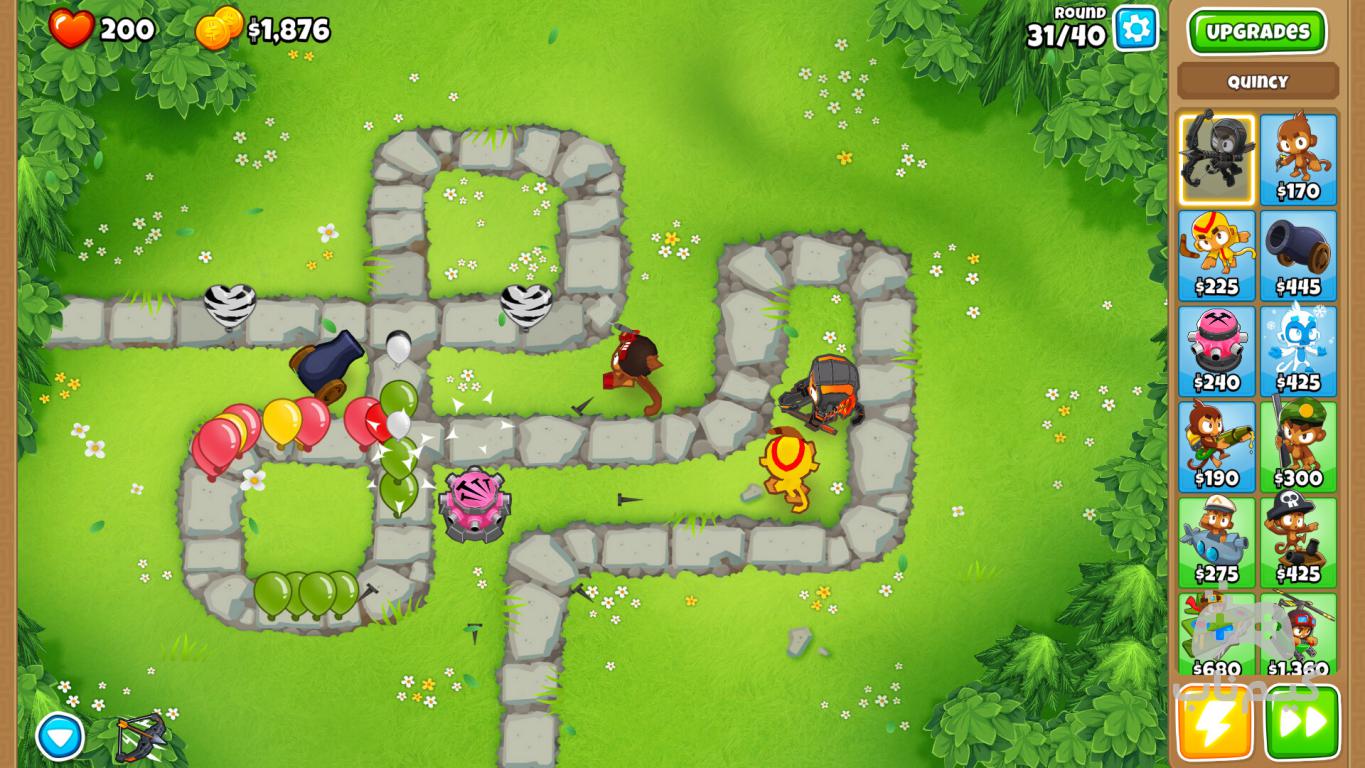
Task: Select the Bomb Shooter cannon for $445
Action: (x=1298, y=255)
